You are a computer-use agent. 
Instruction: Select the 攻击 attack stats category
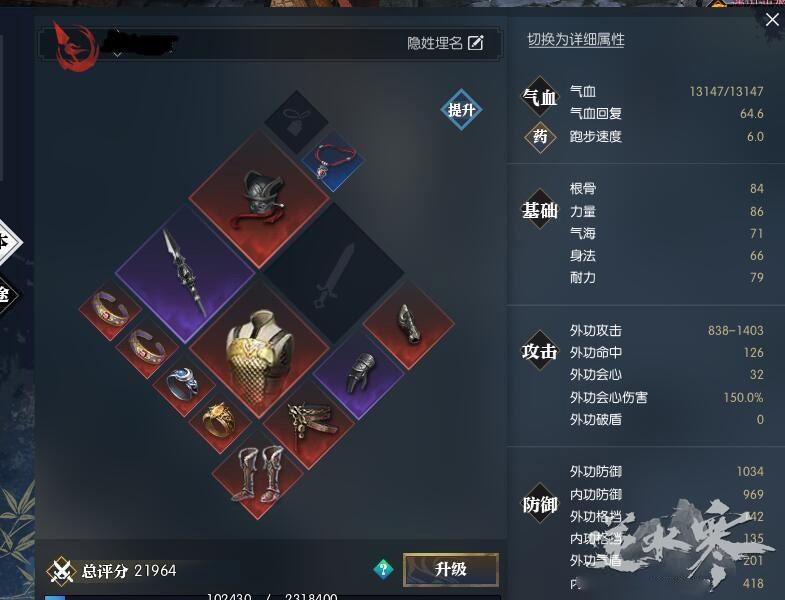point(540,351)
